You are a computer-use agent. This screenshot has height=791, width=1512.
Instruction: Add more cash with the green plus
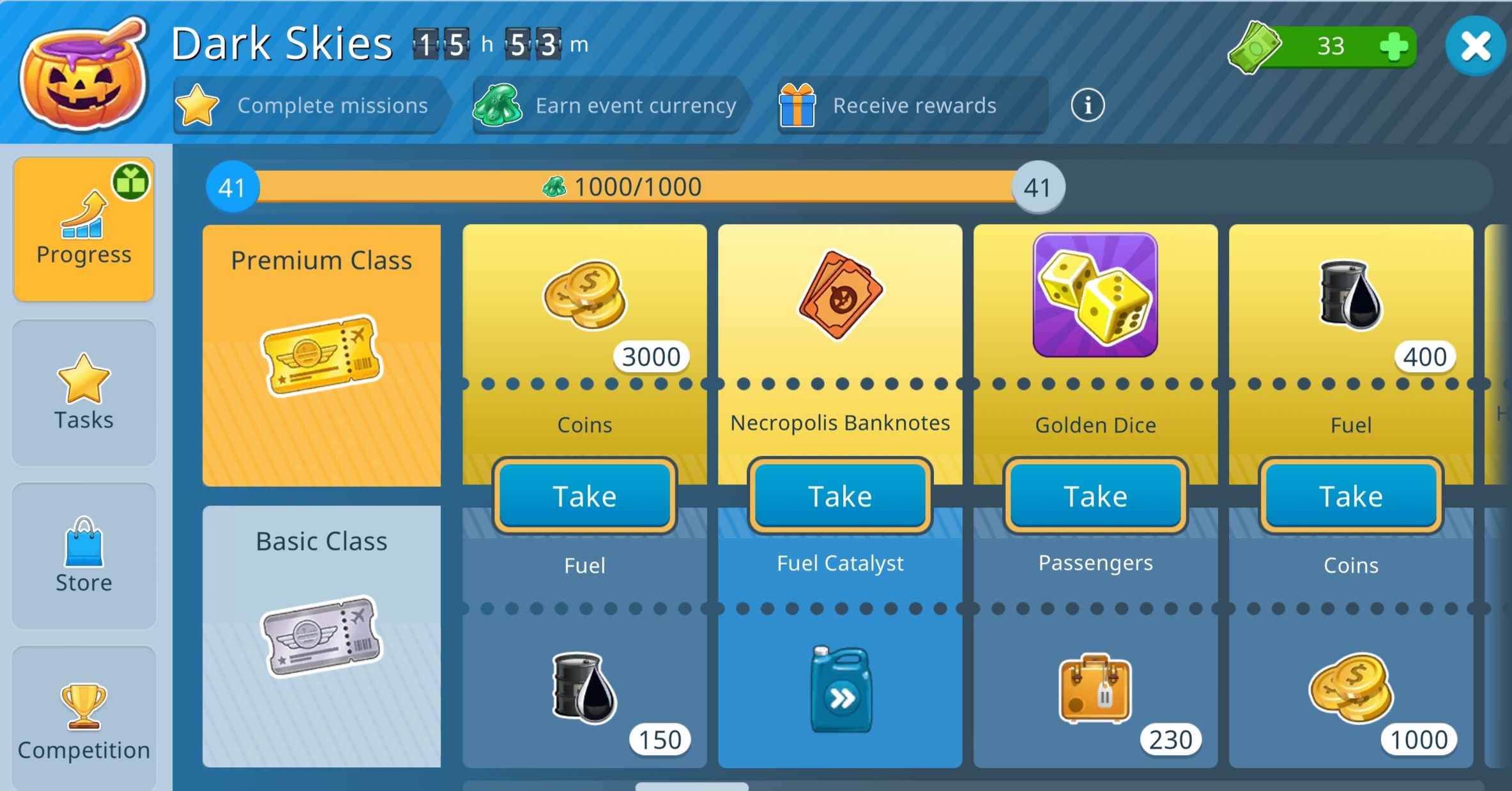[1393, 46]
